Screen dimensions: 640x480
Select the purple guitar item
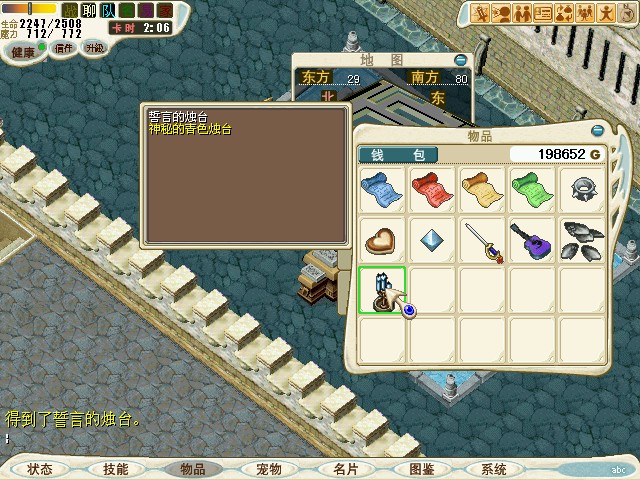coord(532,239)
